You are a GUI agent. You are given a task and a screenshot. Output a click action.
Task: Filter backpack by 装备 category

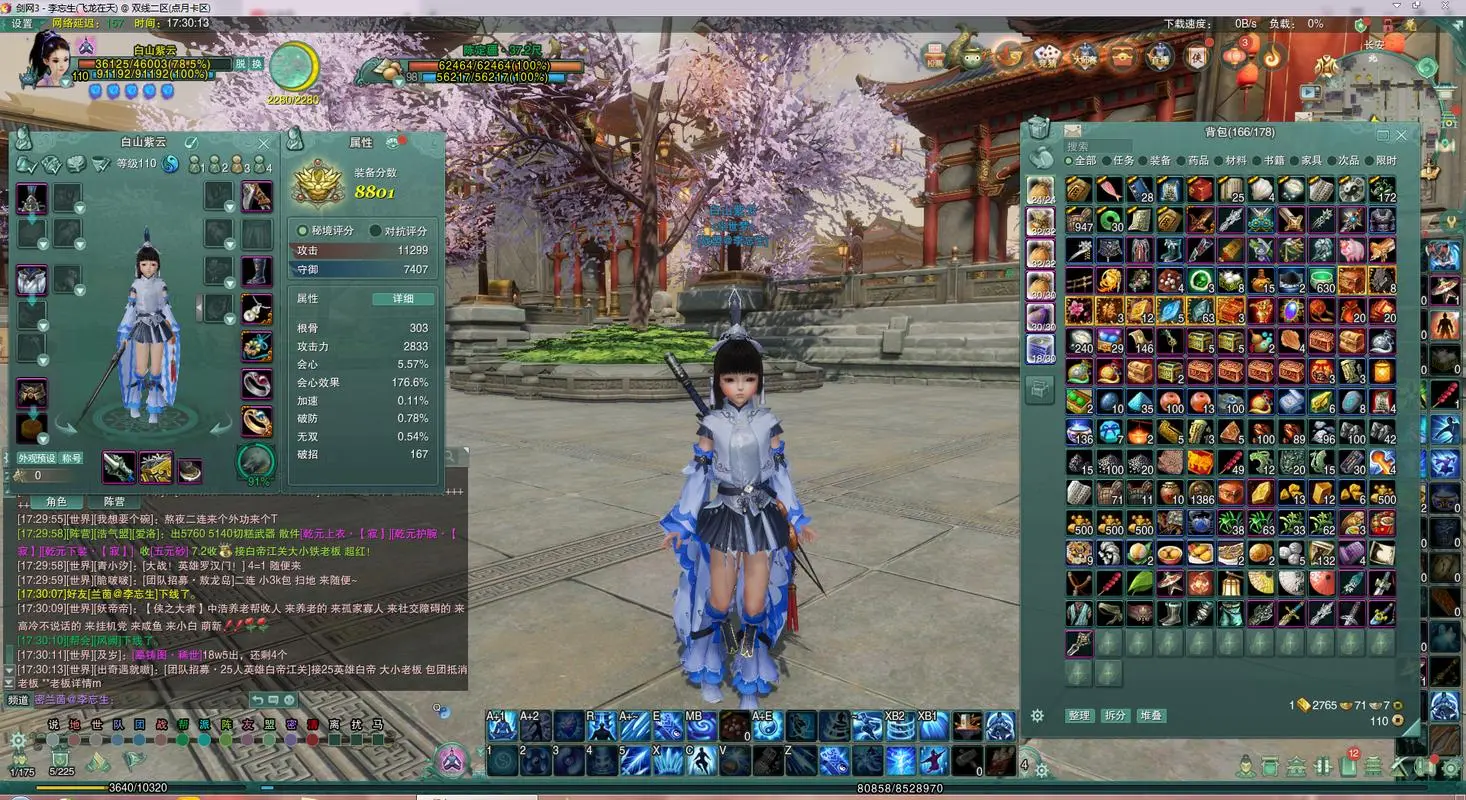[x=1159, y=160]
